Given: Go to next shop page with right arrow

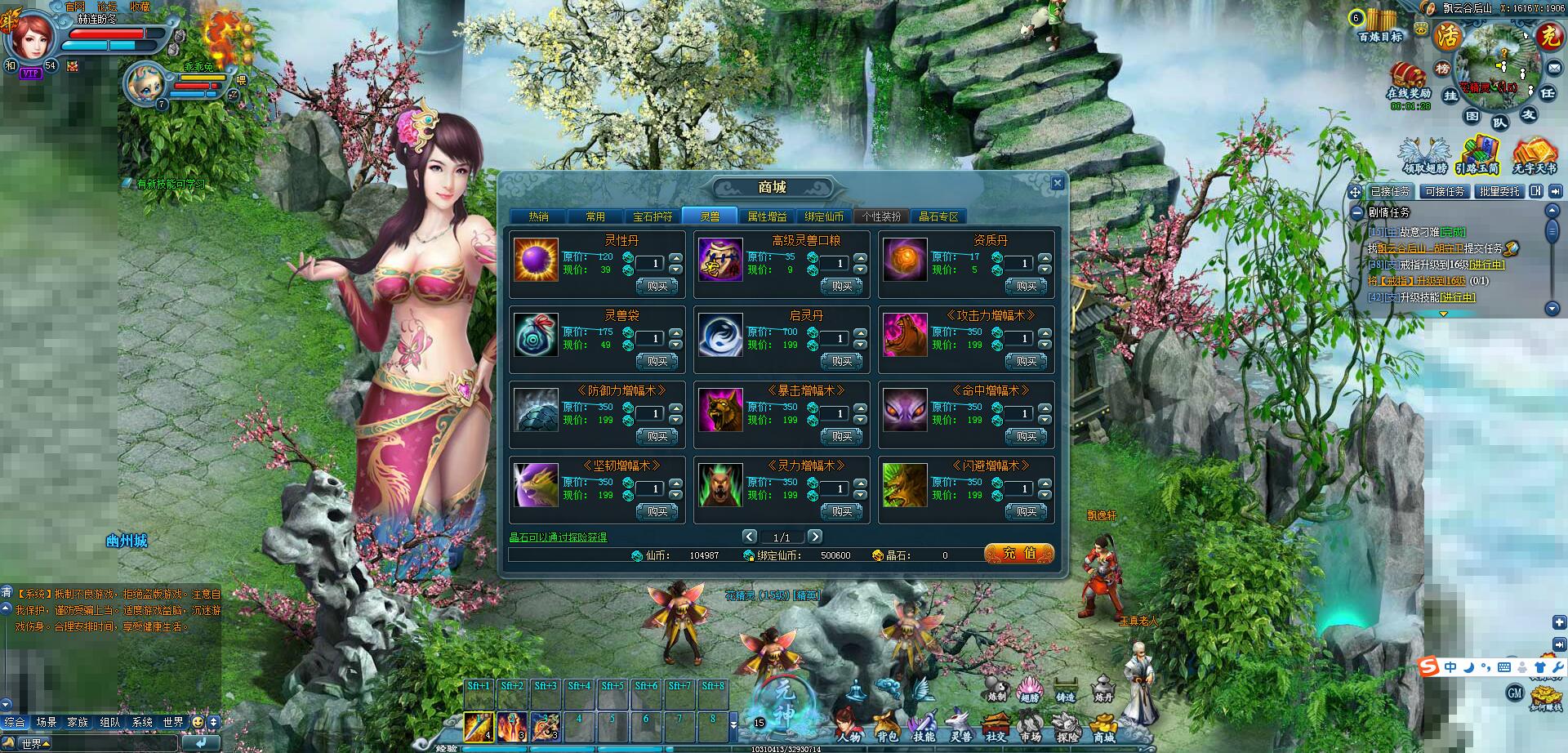Looking at the screenshot, I should [x=816, y=537].
